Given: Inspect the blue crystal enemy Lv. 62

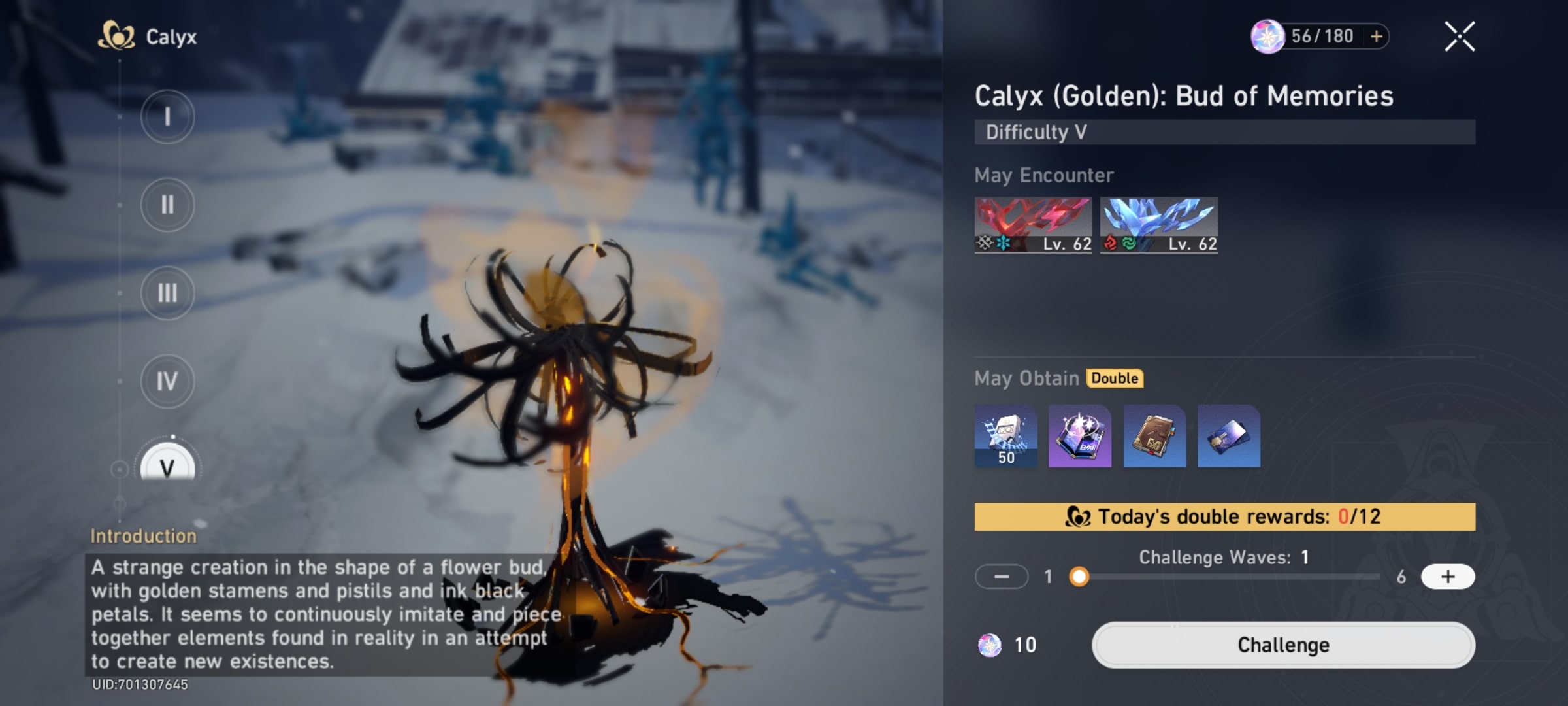Looking at the screenshot, I should [x=1158, y=225].
